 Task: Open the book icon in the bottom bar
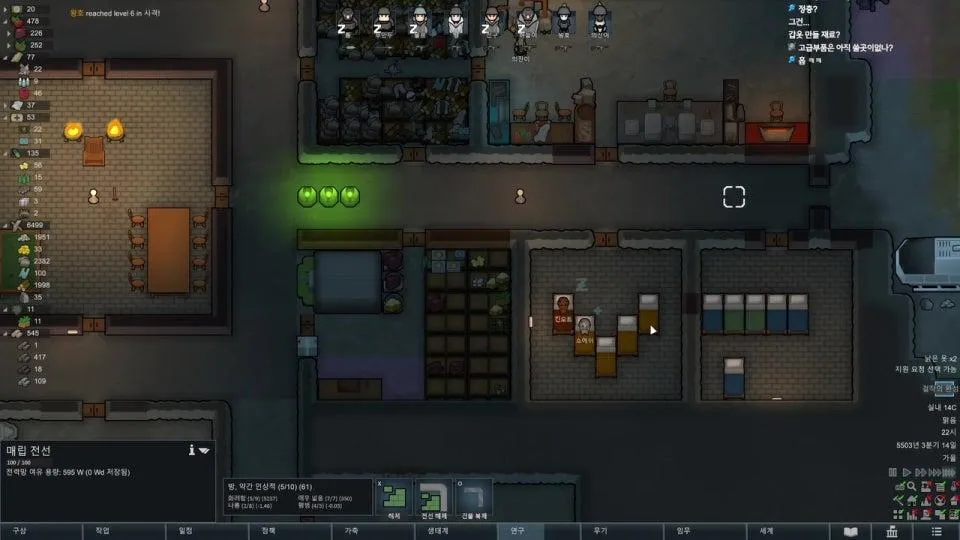click(x=851, y=531)
